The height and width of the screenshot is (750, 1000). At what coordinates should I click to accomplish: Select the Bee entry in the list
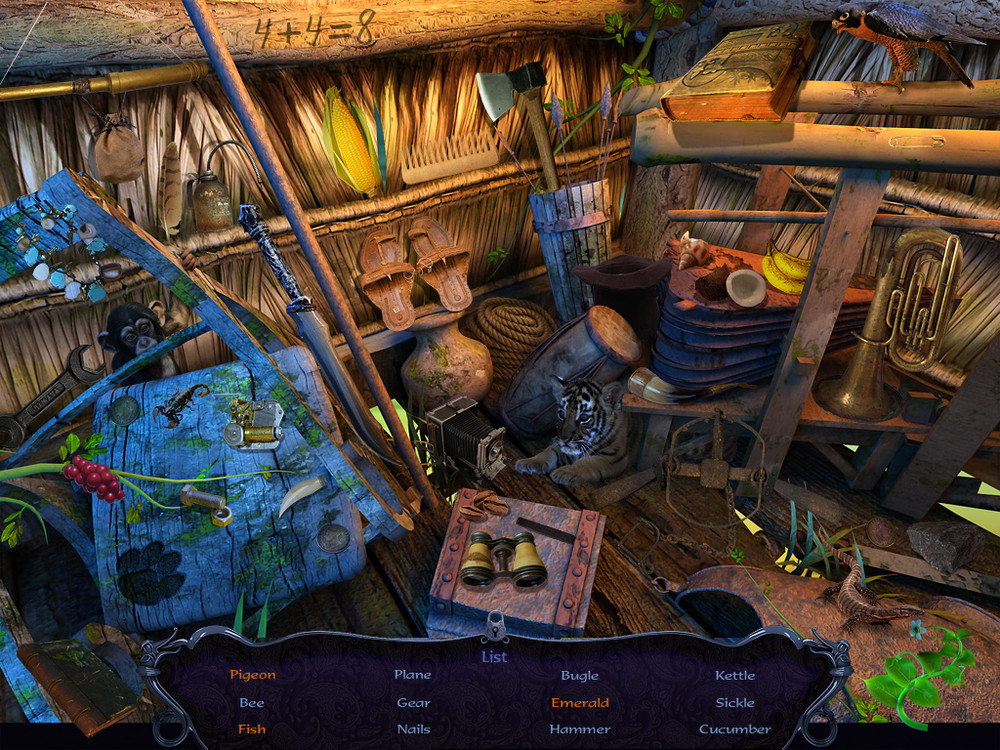pos(252,702)
